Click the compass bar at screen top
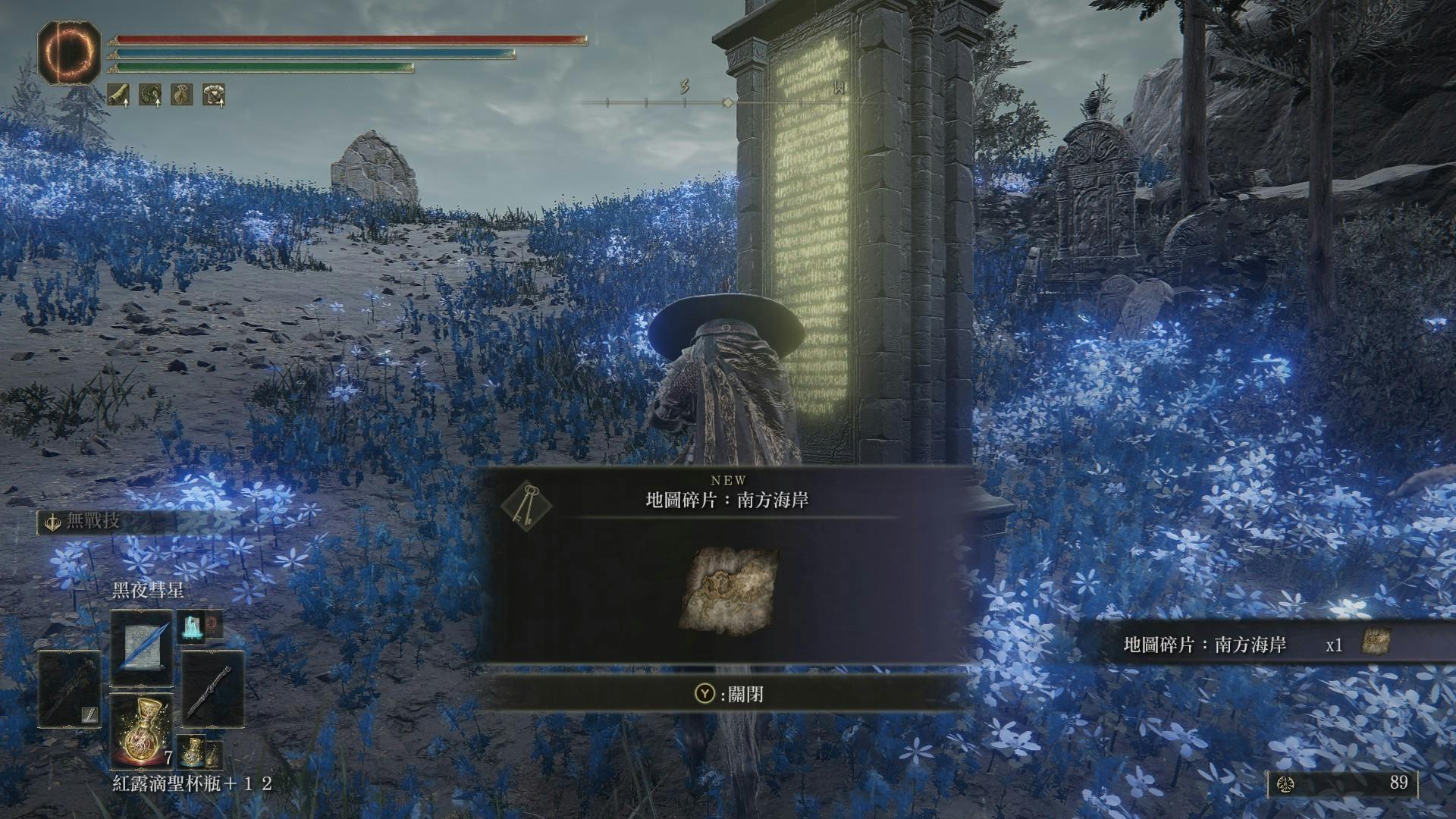1456x819 pixels. 728,102
